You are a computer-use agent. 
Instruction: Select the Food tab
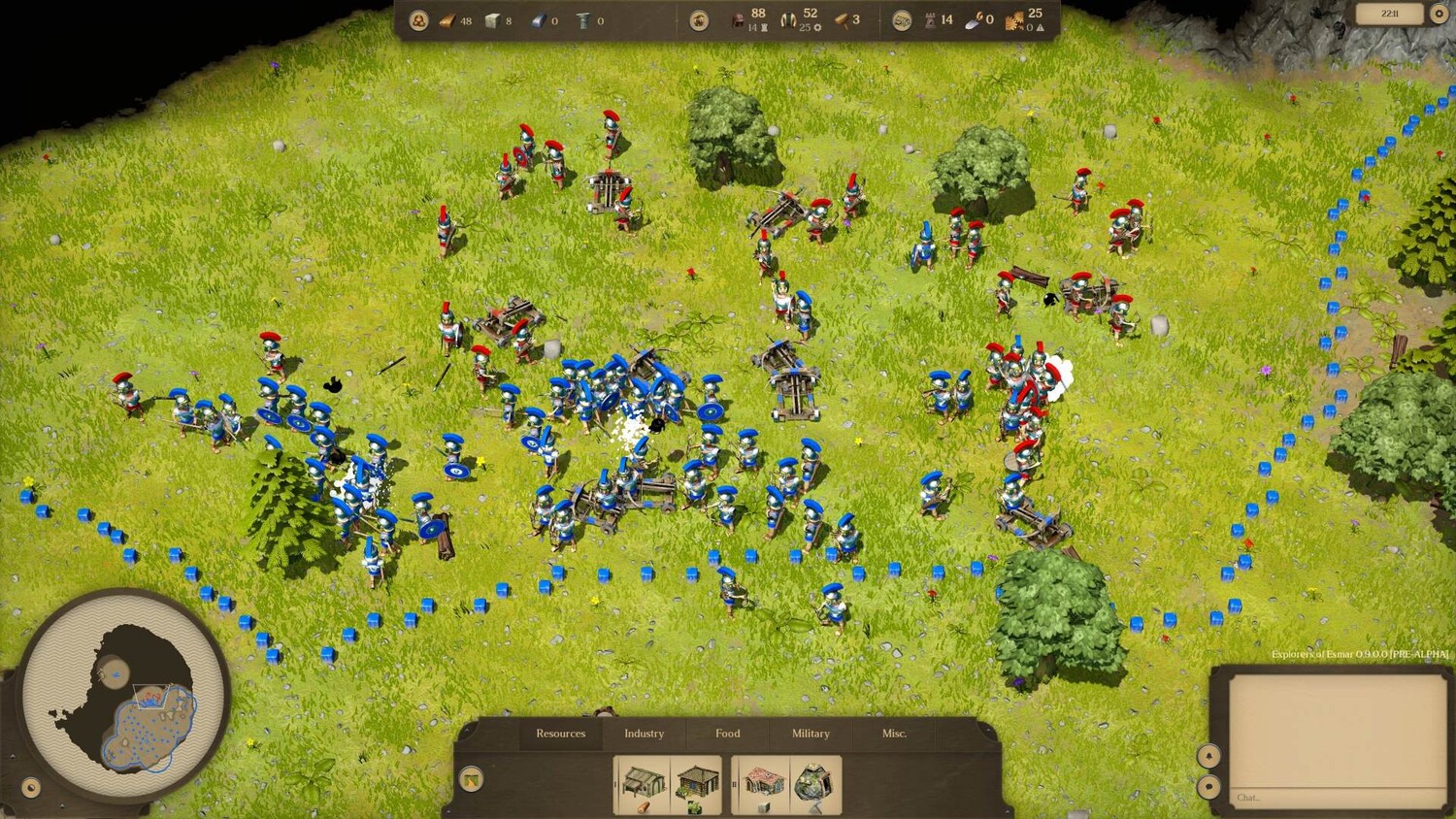(727, 734)
